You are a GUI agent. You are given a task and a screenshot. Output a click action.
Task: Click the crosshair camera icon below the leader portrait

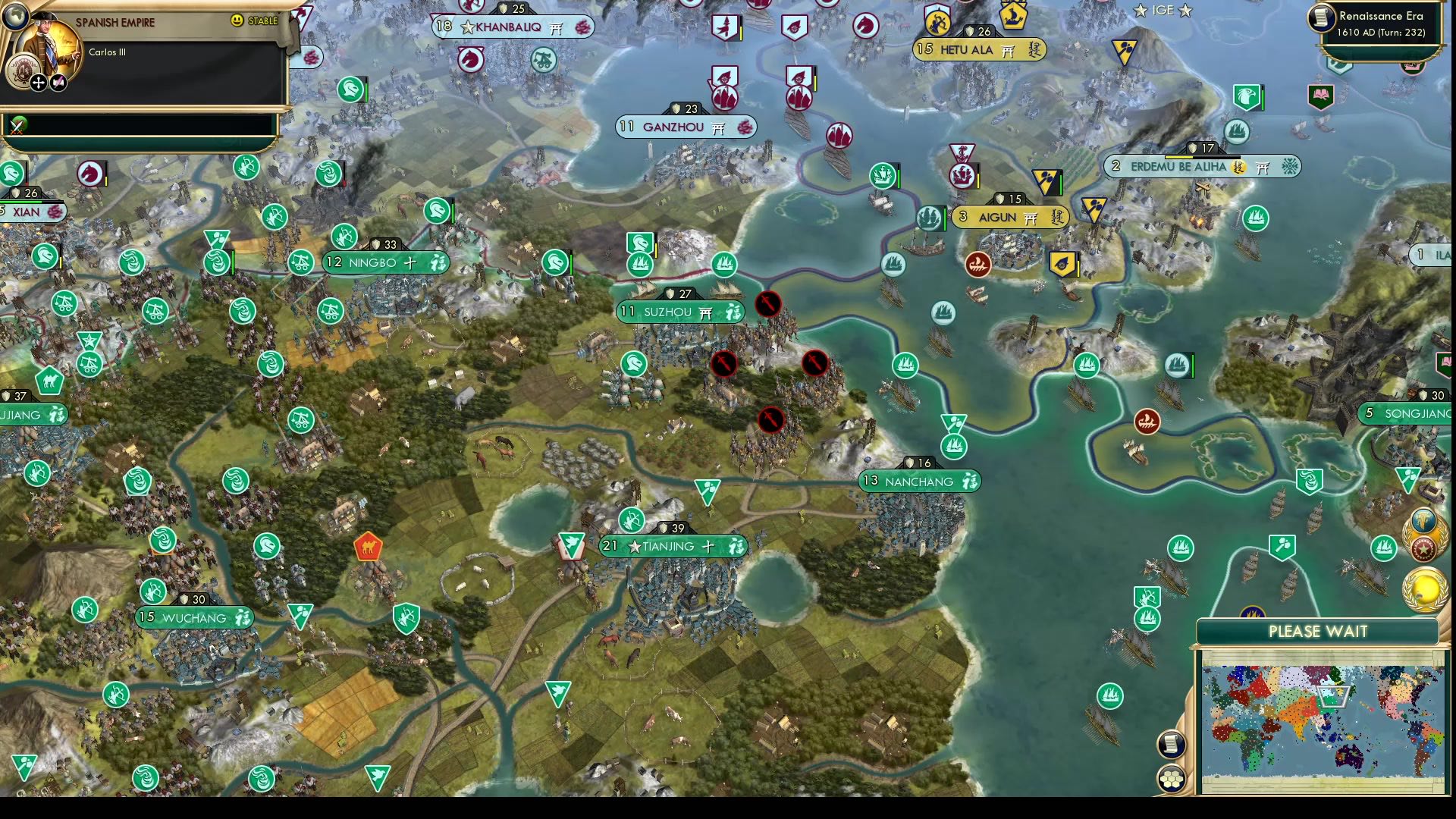[x=38, y=82]
